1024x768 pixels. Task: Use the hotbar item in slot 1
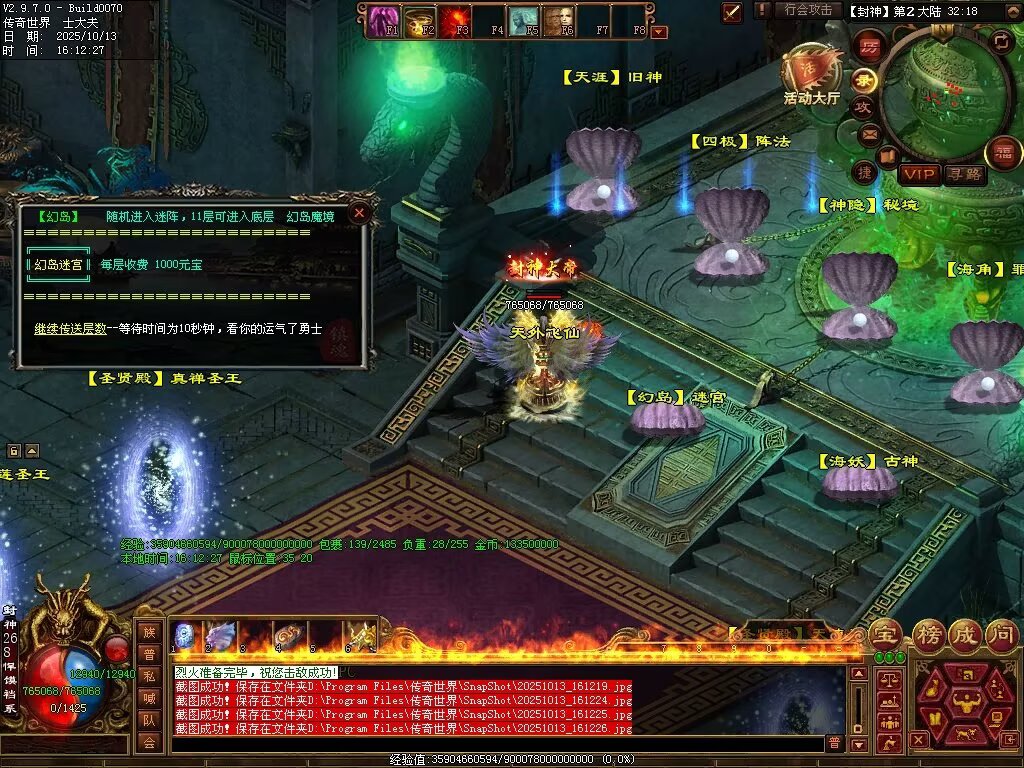186,636
